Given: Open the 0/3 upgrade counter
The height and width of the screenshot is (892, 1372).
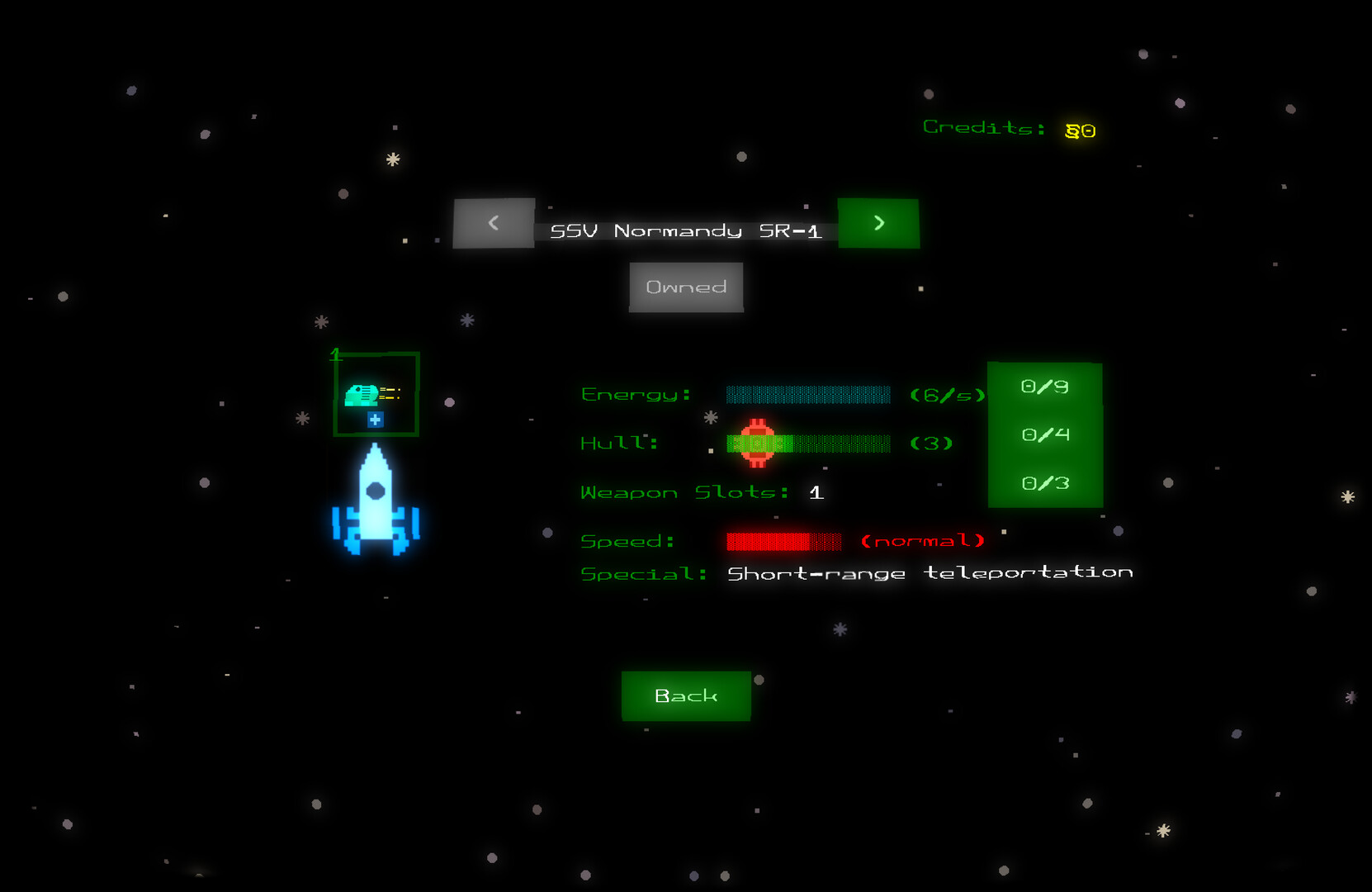Looking at the screenshot, I should (1044, 482).
